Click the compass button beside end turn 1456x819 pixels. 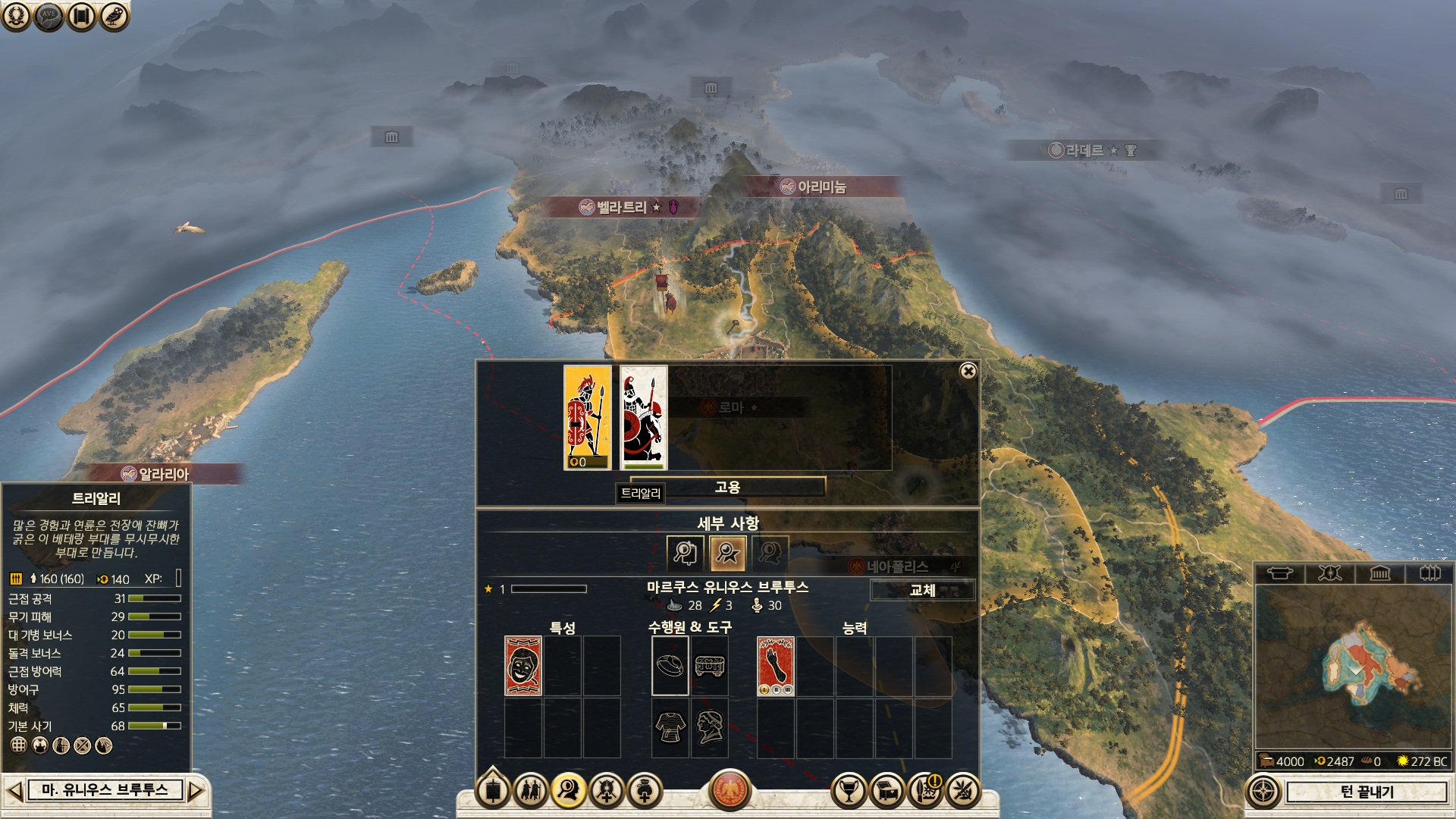[x=1263, y=792]
